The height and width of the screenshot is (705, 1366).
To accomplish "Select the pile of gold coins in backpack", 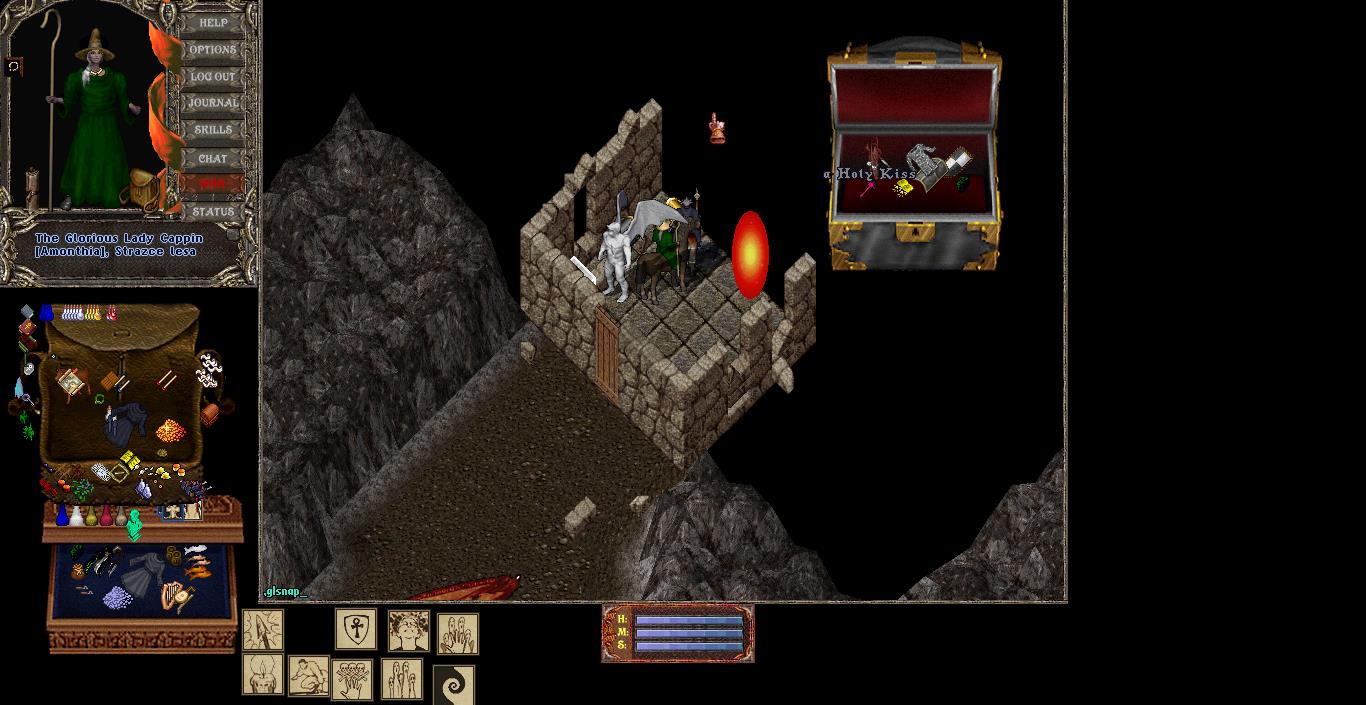I will [171, 431].
